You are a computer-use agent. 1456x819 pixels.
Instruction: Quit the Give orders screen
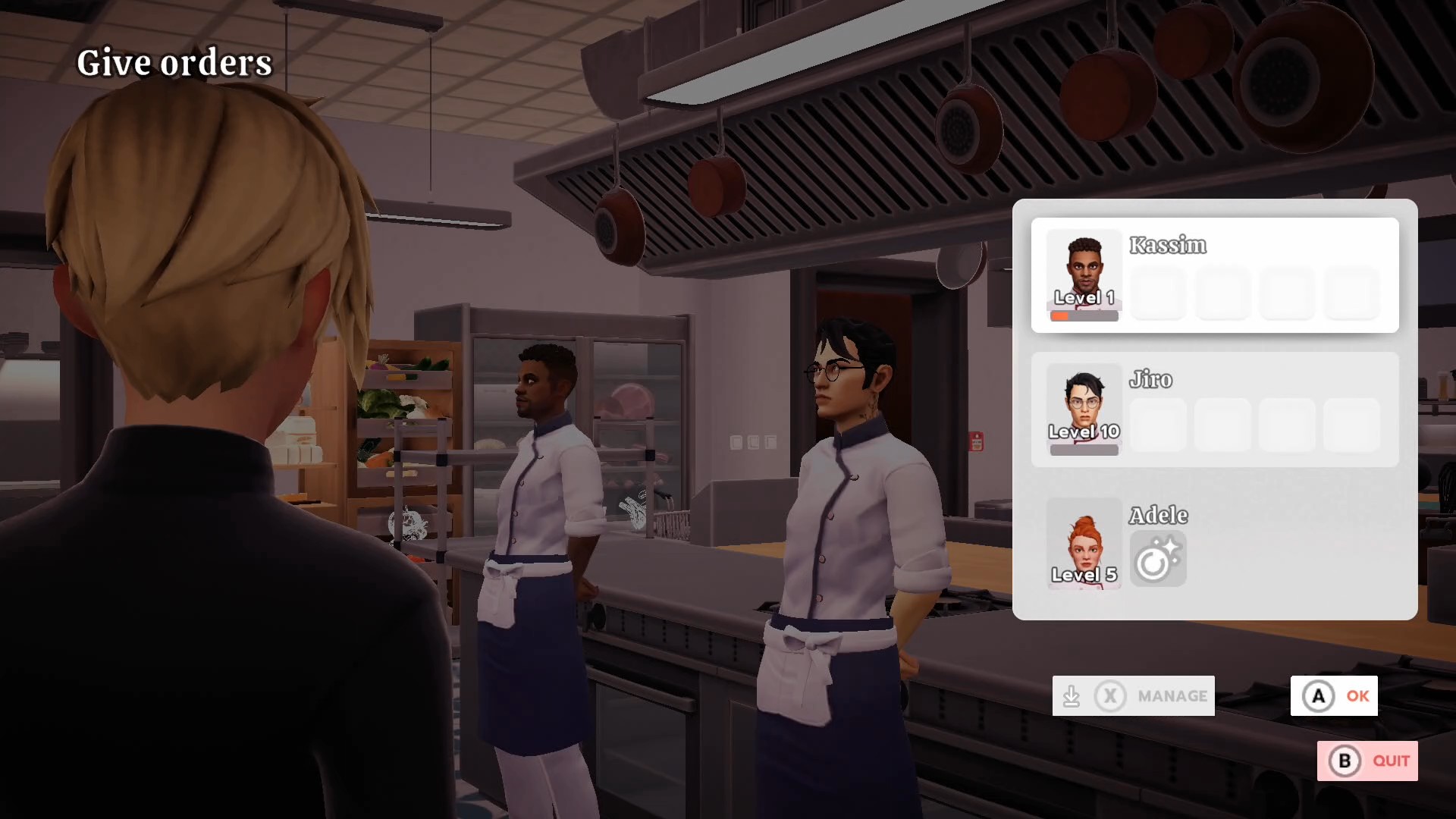click(x=1367, y=761)
